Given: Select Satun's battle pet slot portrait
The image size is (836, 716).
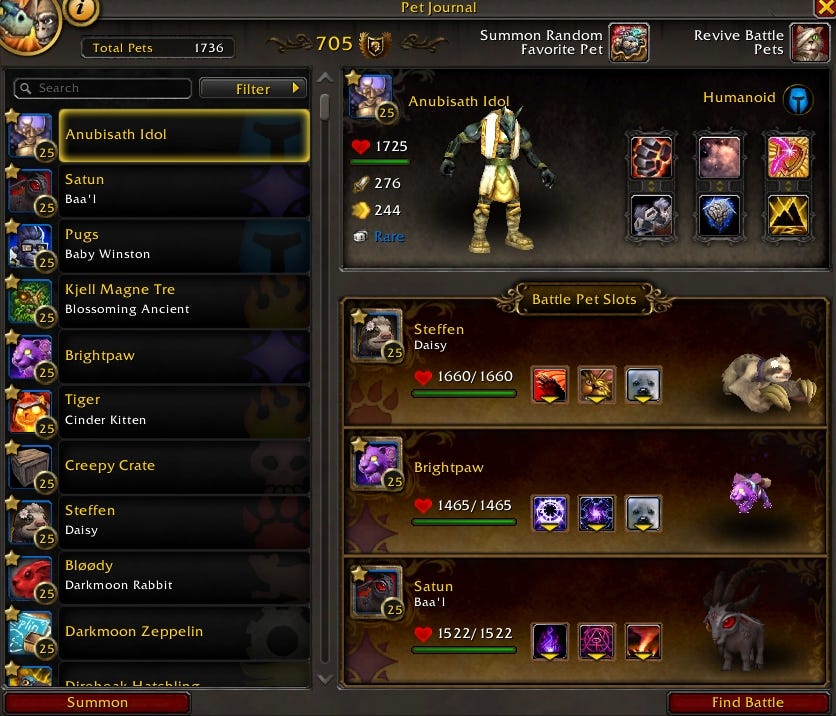Looking at the screenshot, I should (x=376, y=593).
